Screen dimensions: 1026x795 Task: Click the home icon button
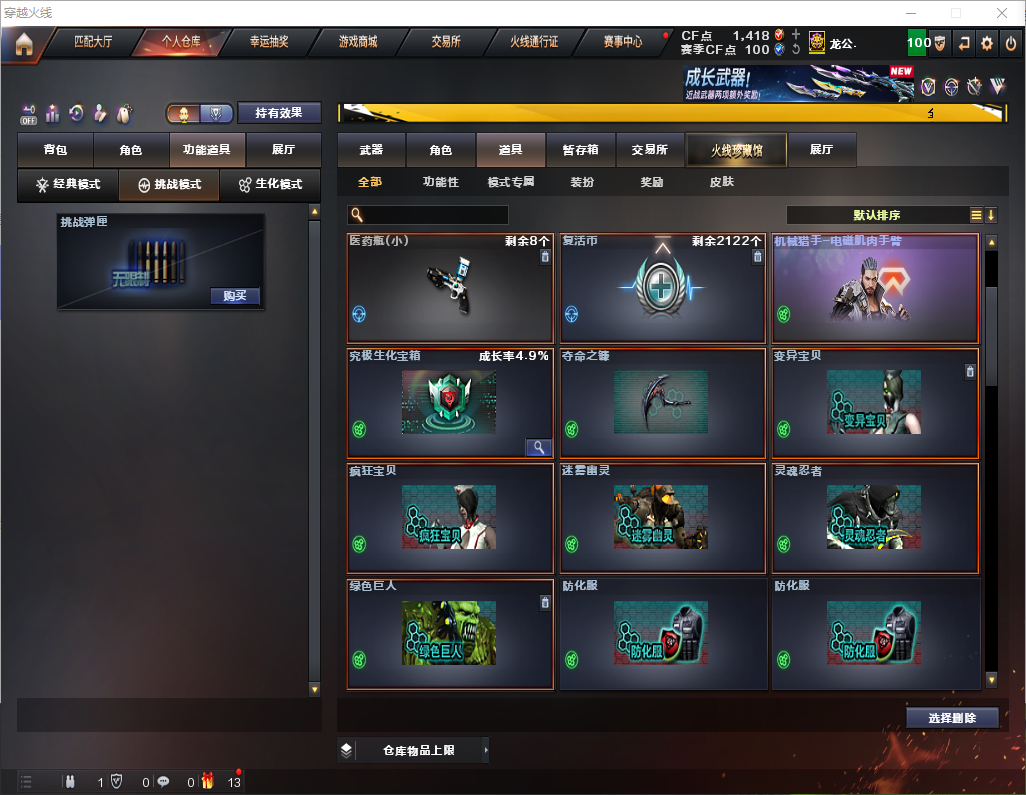pos(24,44)
